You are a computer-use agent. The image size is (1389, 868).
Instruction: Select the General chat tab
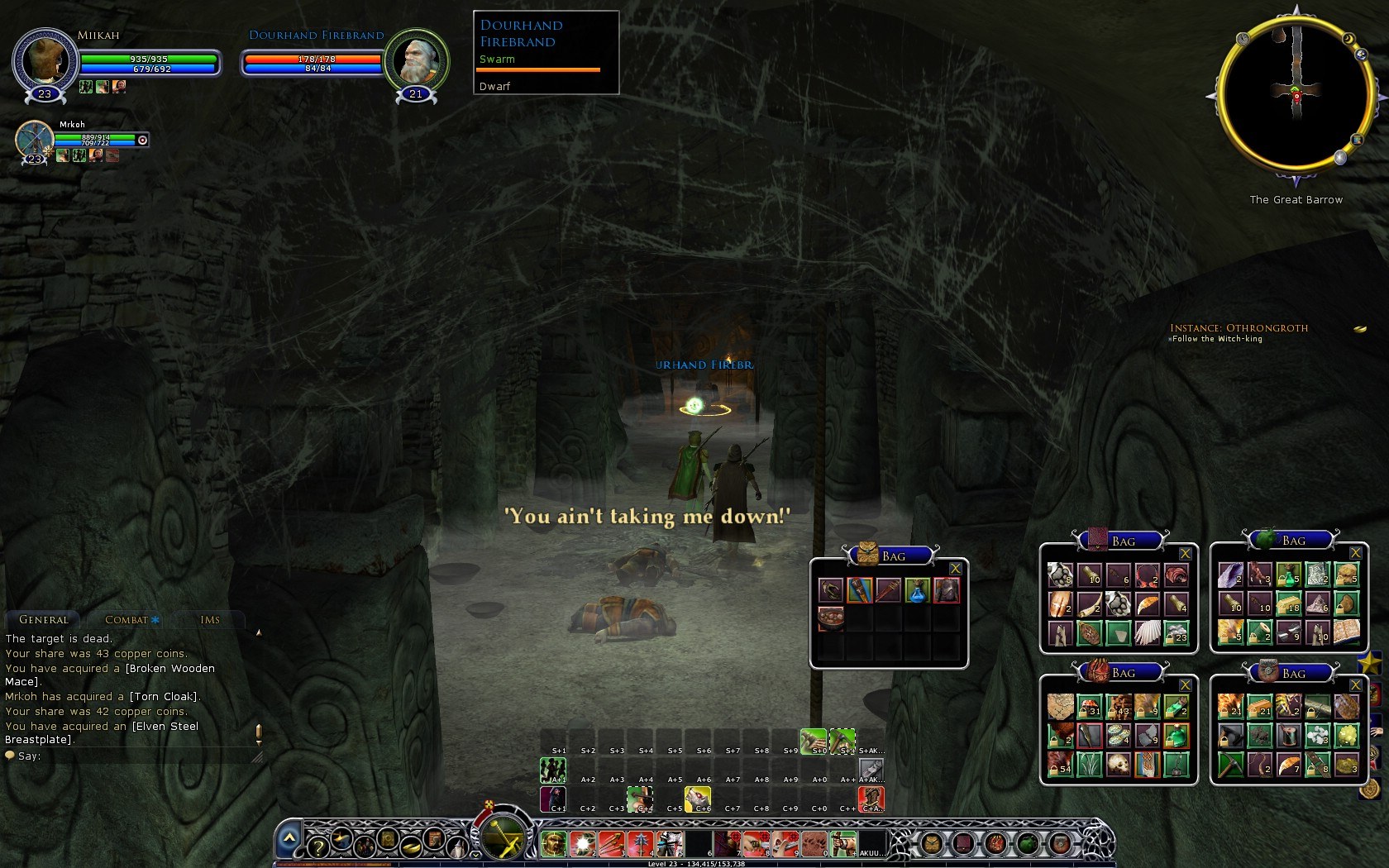coord(44,620)
